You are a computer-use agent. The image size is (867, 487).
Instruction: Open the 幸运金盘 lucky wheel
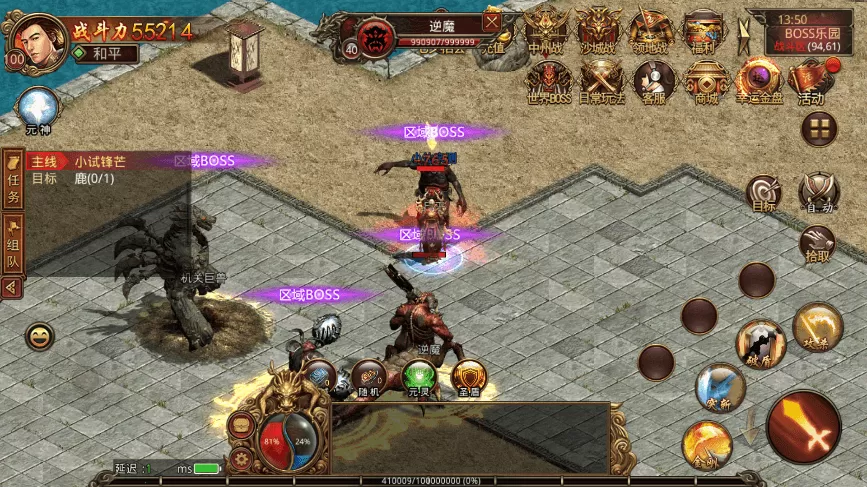point(758,80)
